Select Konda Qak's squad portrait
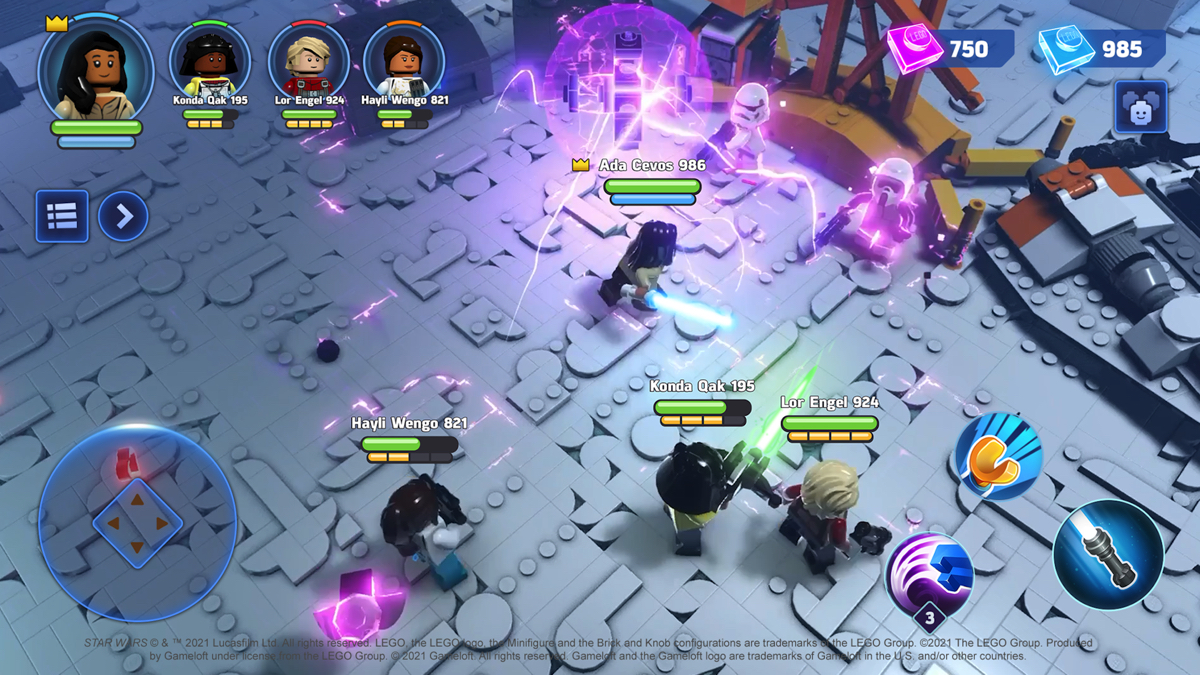Screen dimensions: 1200x675 (210, 60)
